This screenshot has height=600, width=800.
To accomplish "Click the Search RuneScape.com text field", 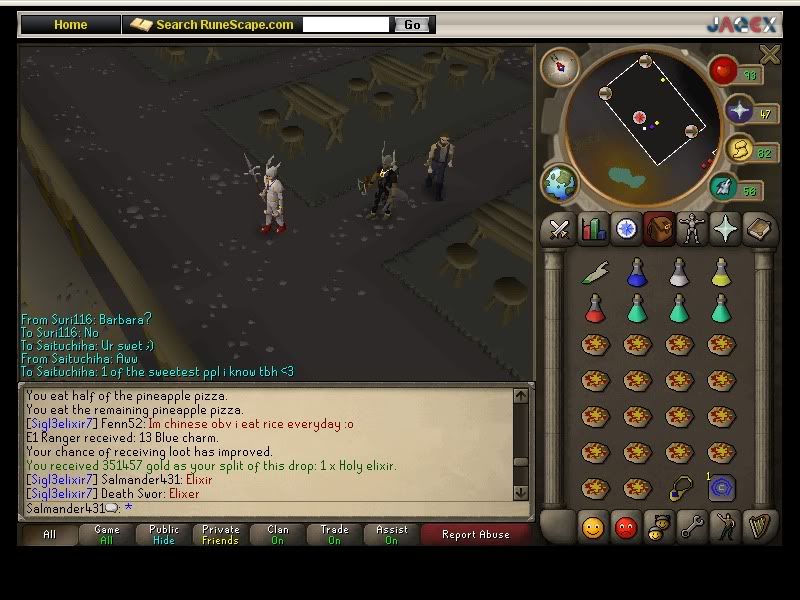I will pyautogui.click(x=346, y=25).
